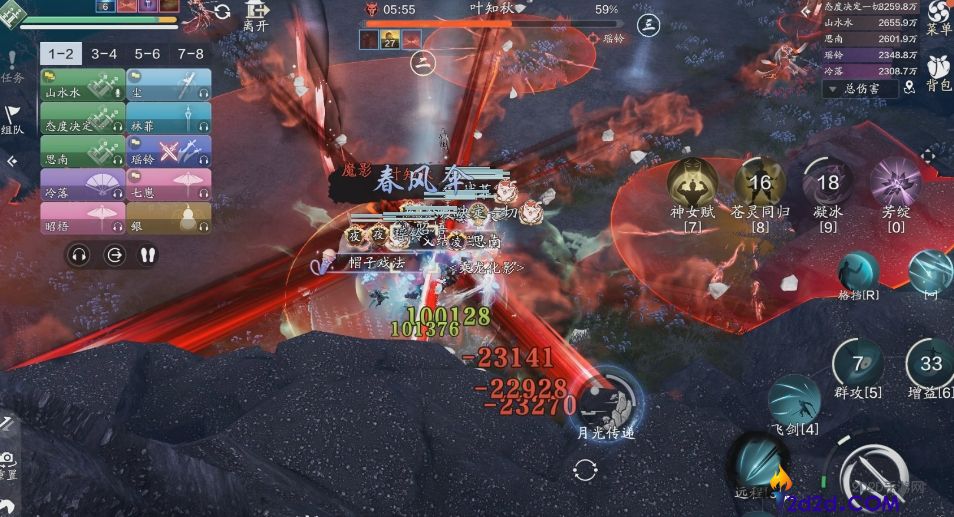The height and width of the screenshot is (517, 954).
Task: Toggle the team voice headphone button
Action: point(80,254)
